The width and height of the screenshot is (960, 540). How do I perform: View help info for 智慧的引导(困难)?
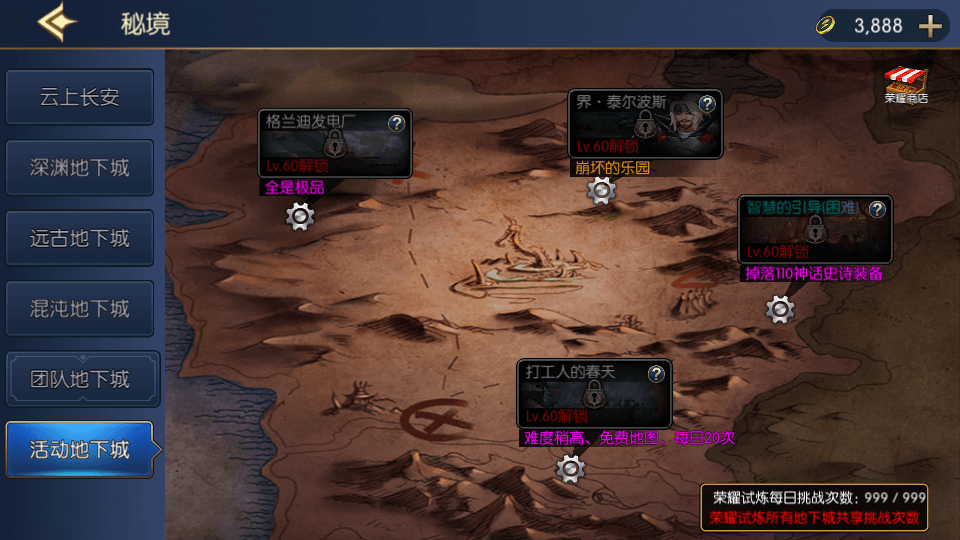[877, 209]
